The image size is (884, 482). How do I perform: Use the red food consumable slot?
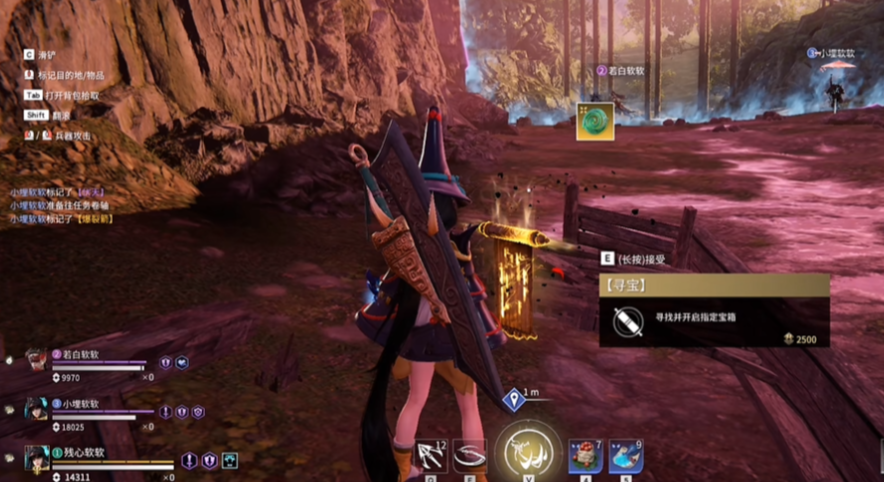pyautogui.click(x=586, y=456)
